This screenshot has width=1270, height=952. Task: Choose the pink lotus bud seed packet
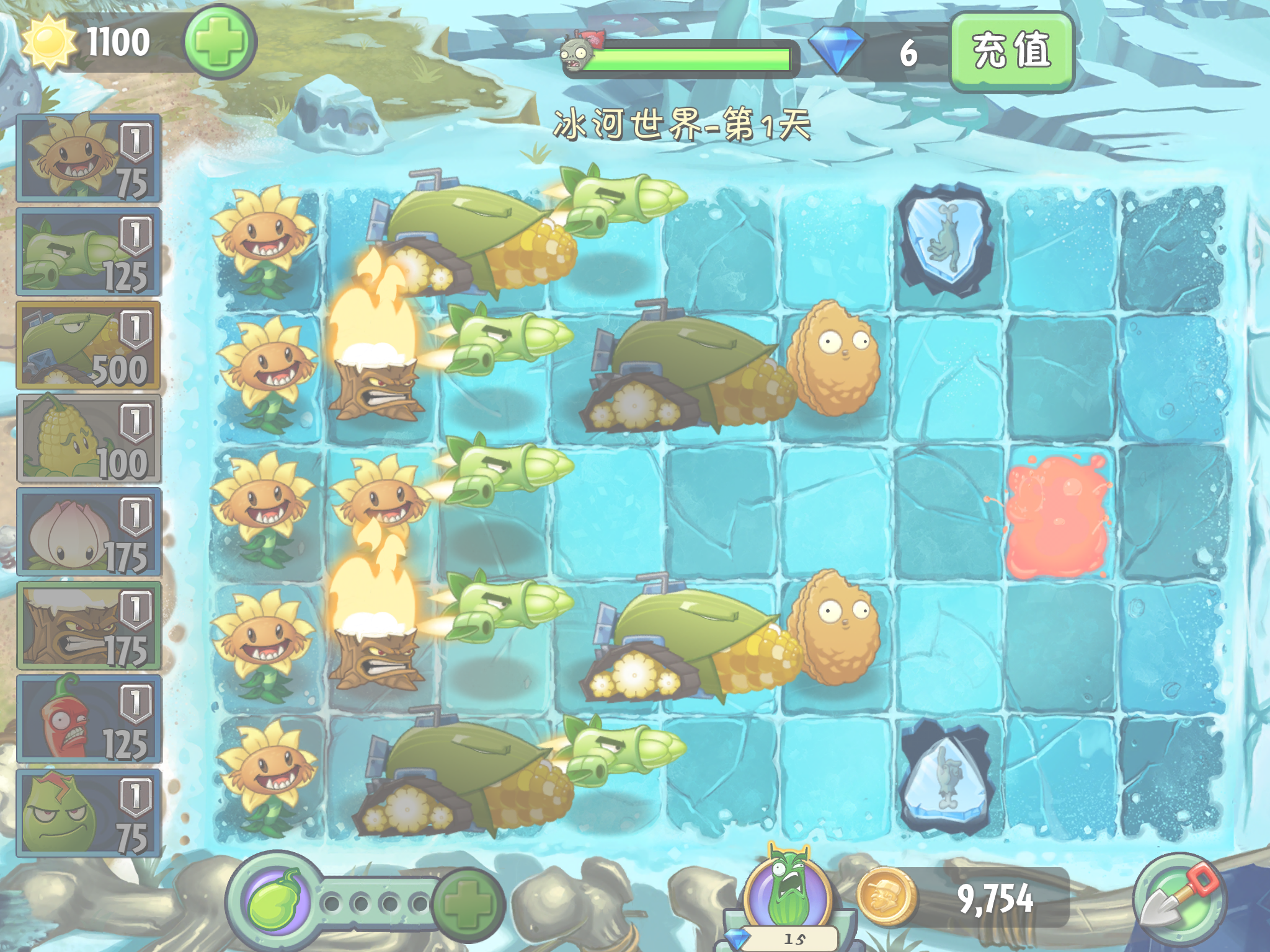click(x=89, y=532)
